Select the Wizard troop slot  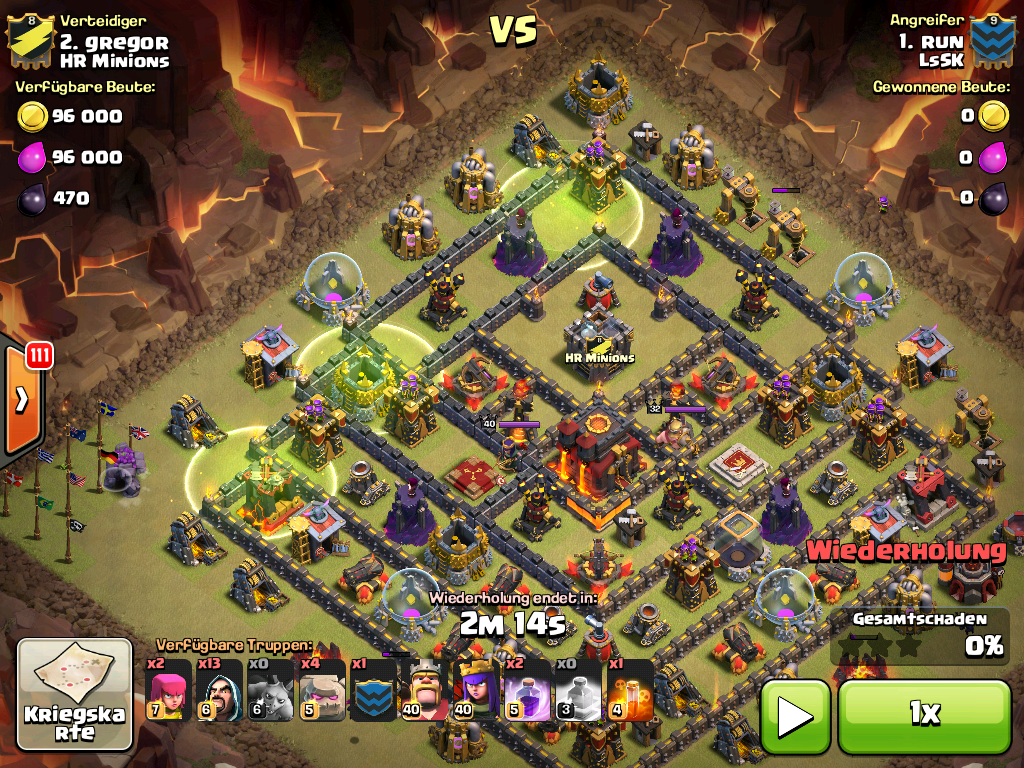[x=220, y=690]
